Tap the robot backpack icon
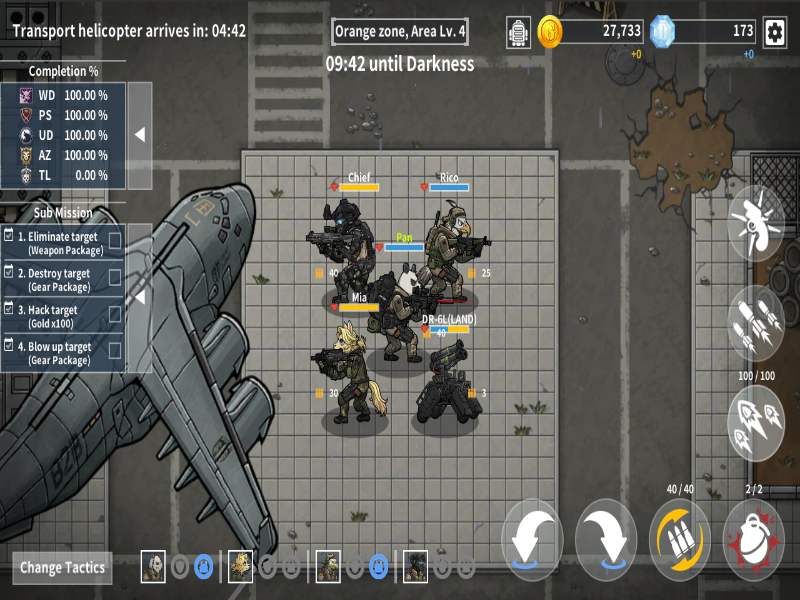The height and width of the screenshot is (600, 800). [x=518, y=32]
